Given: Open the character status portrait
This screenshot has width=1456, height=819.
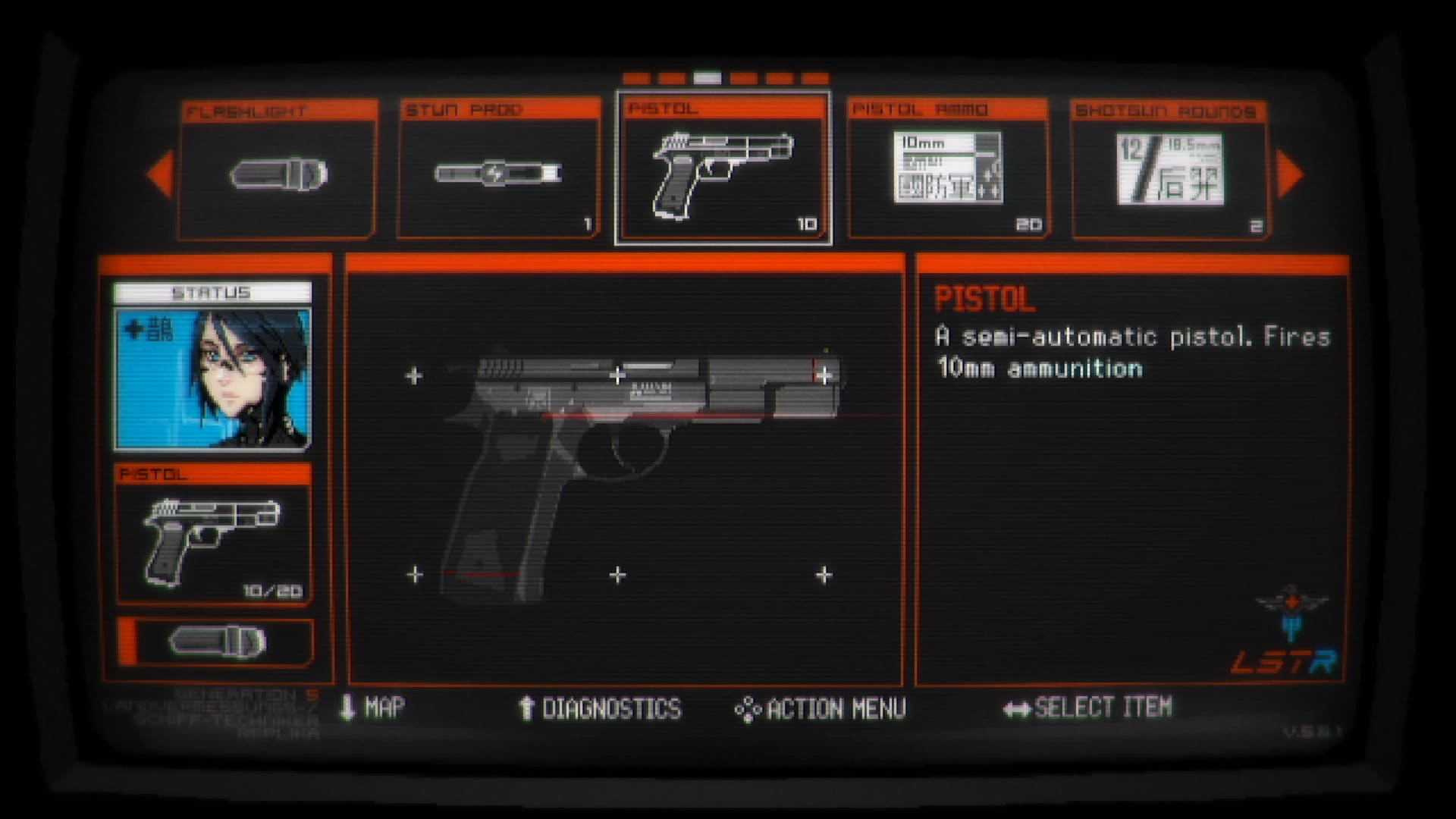Looking at the screenshot, I should tap(212, 378).
